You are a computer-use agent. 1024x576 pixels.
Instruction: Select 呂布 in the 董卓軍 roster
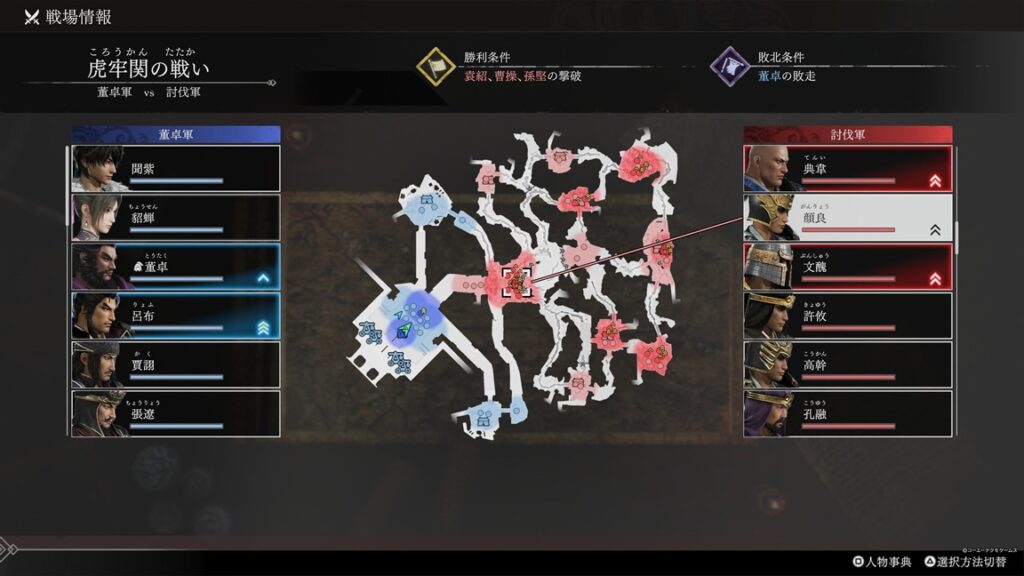pos(176,315)
